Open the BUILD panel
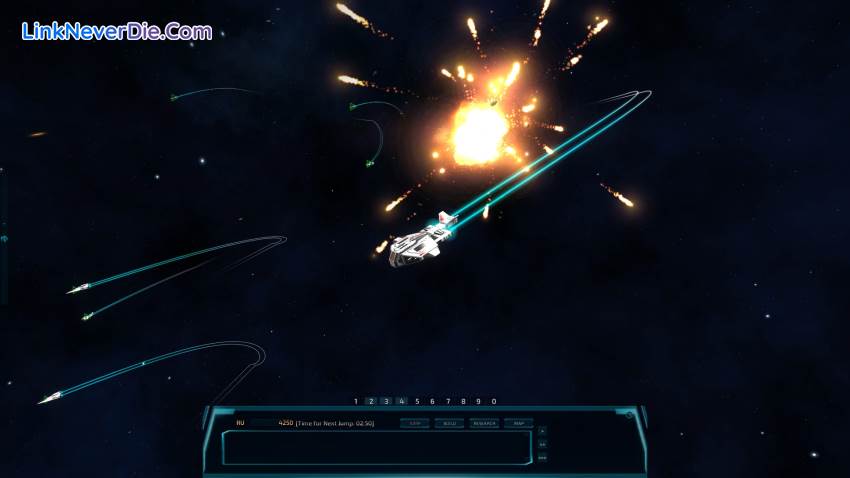The width and height of the screenshot is (850, 478). (x=449, y=423)
